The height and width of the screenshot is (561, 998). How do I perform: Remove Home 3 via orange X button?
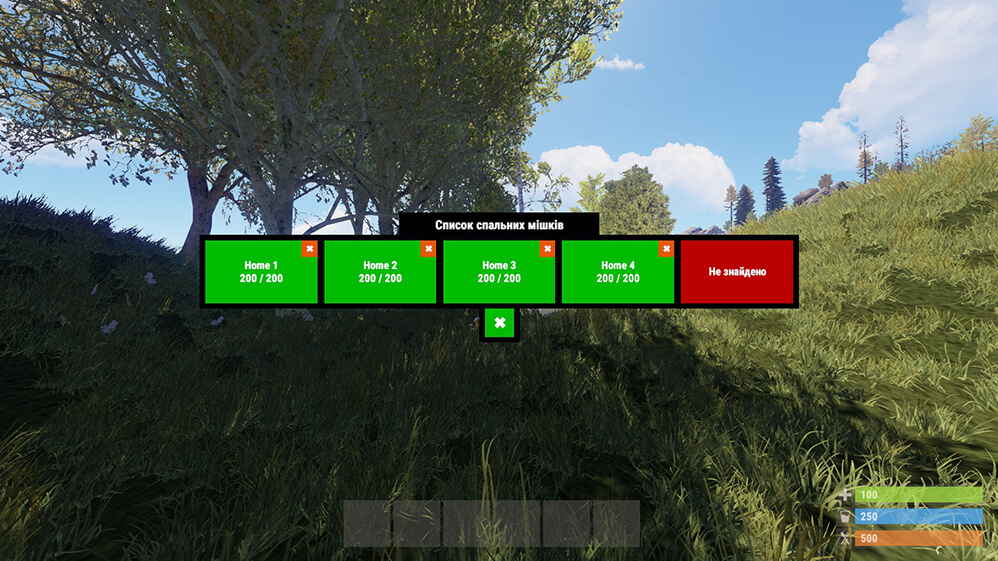click(x=547, y=249)
